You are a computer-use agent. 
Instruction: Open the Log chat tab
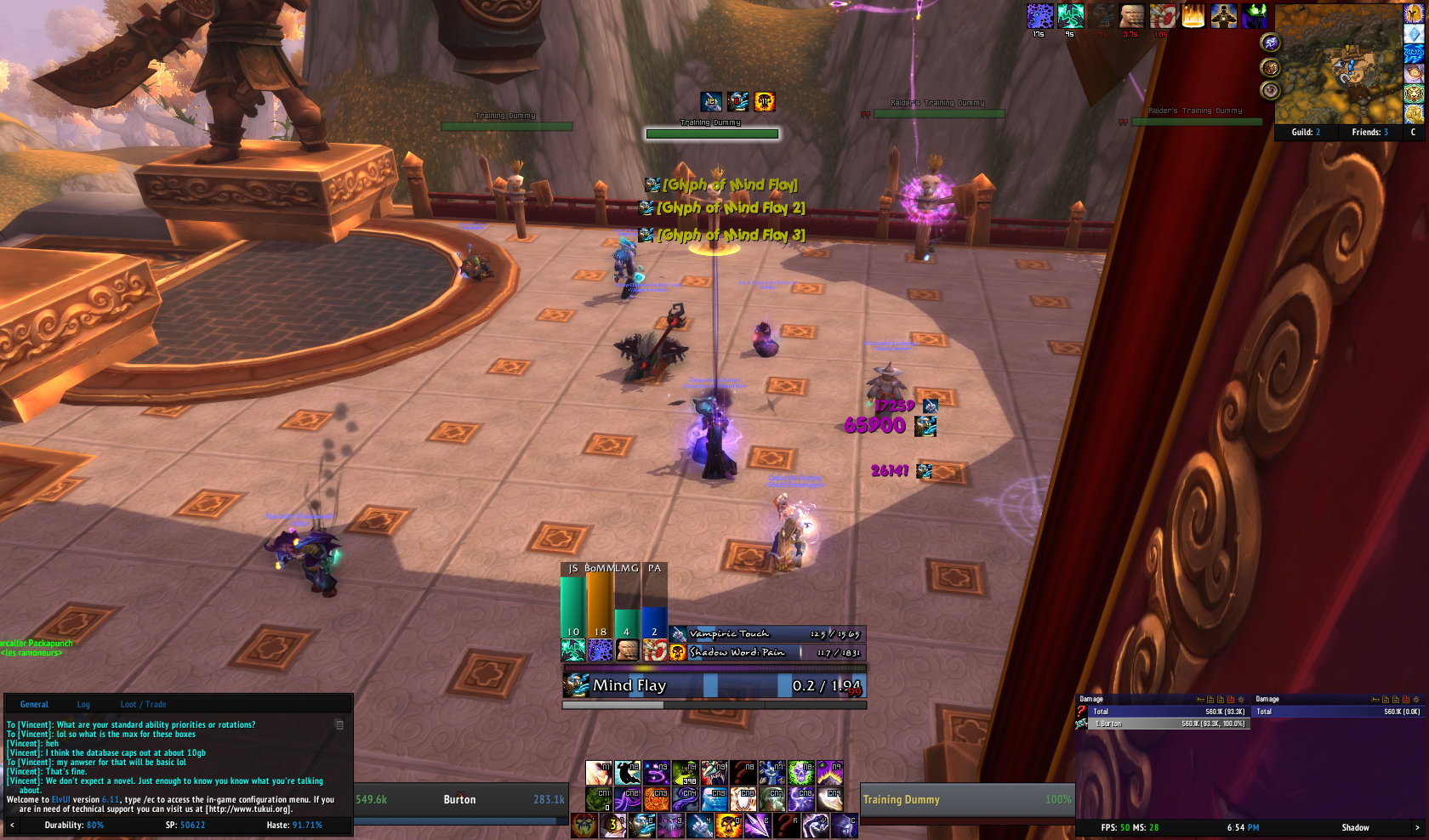pyautogui.click(x=83, y=704)
